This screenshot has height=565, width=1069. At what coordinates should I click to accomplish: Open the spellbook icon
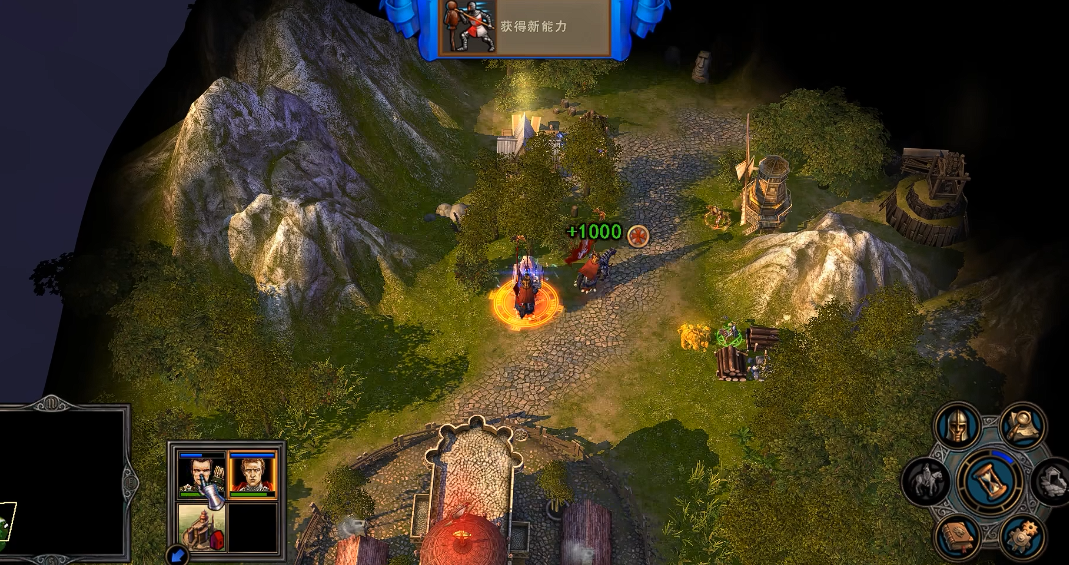tap(957, 536)
